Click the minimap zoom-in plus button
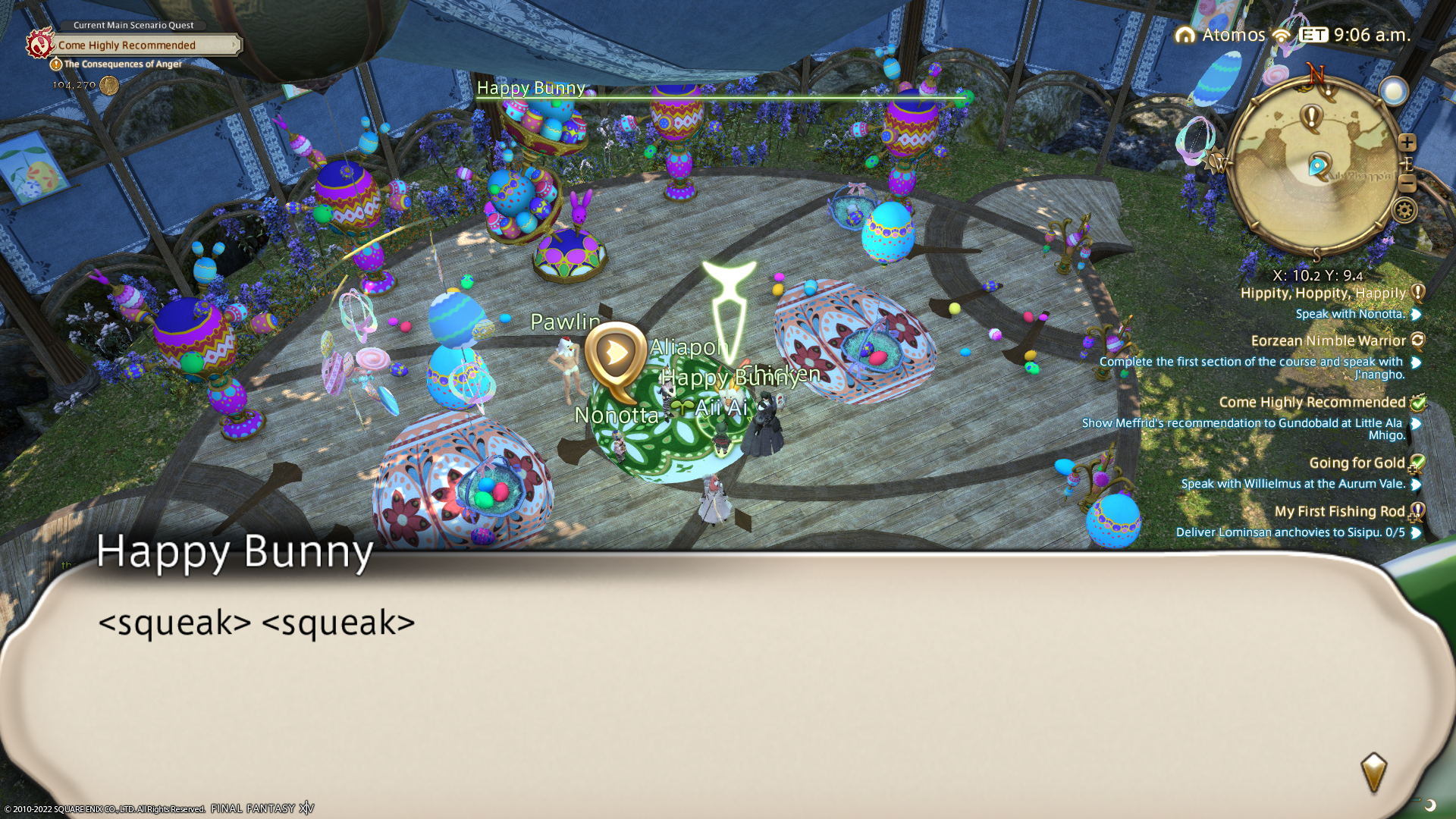Screen dimensions: 1456x819 [1407, 143]
